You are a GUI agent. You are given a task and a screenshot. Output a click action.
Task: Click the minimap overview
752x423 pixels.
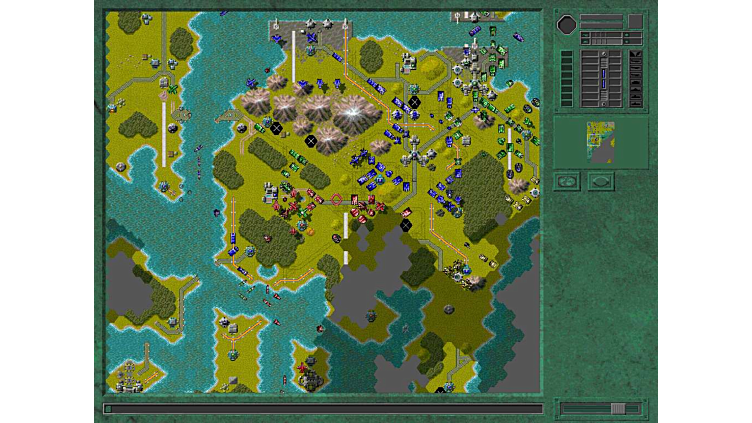coord(600,142)
